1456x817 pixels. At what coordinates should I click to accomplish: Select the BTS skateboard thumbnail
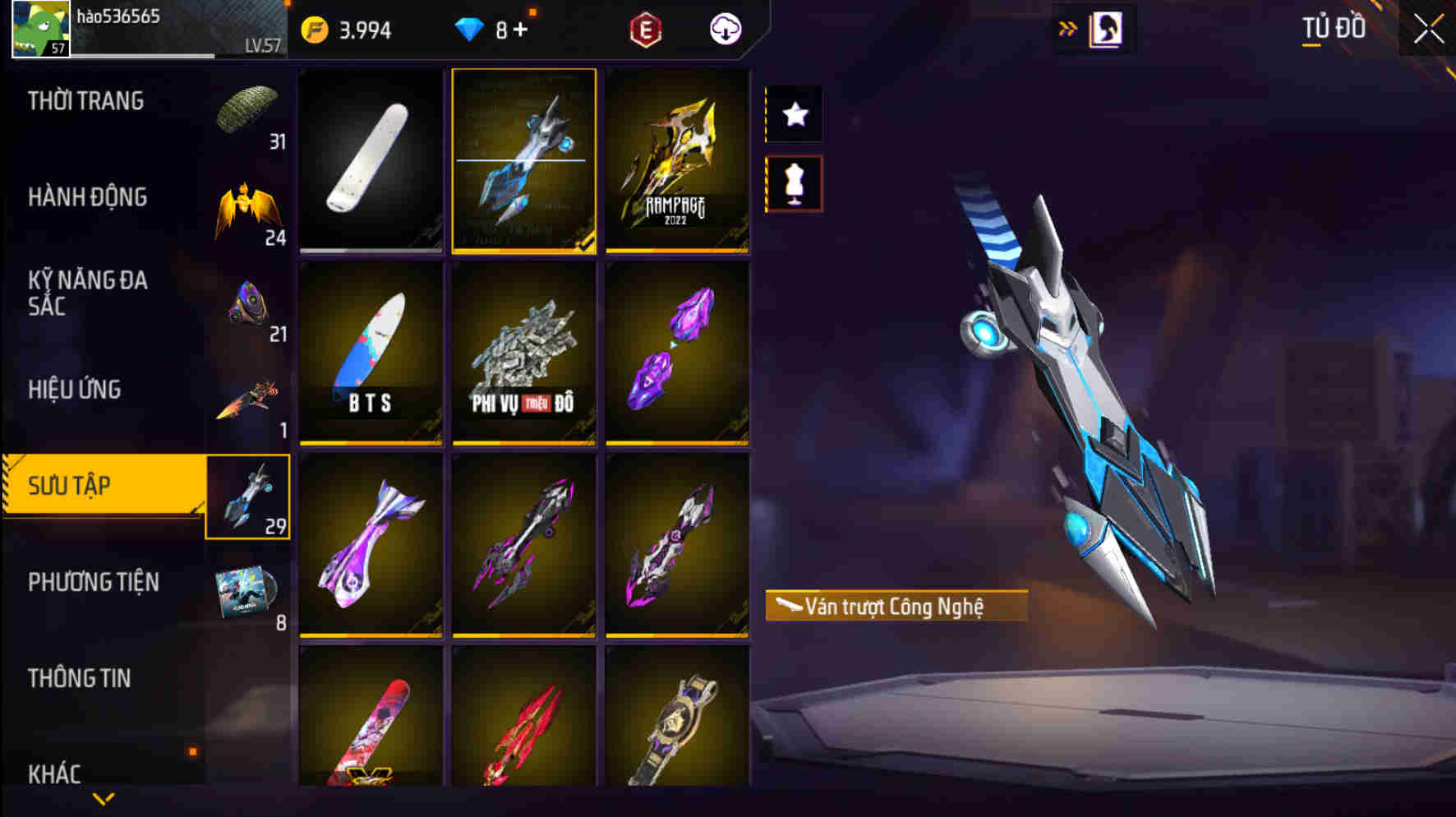click(x=370, y=353)
